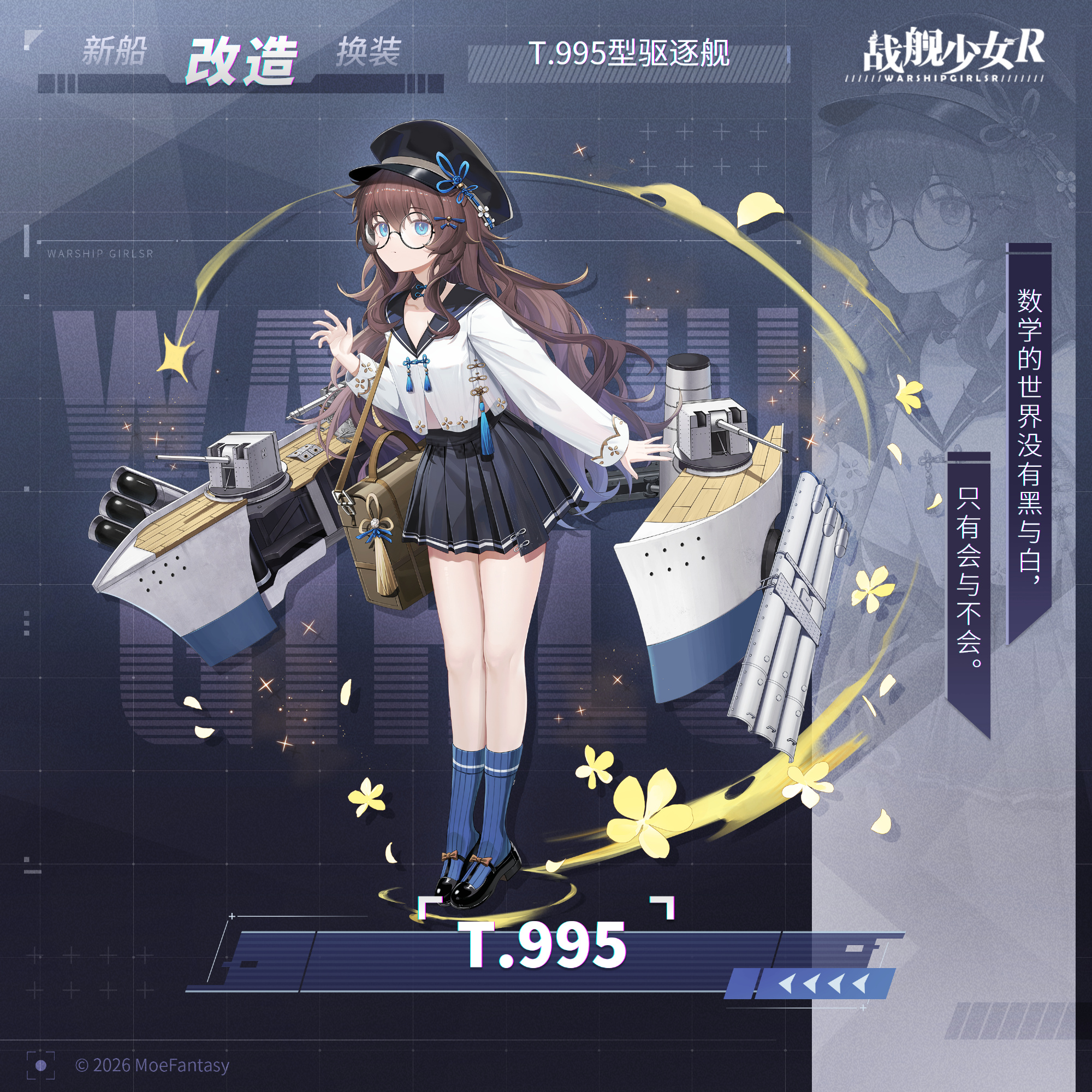
Task: Open the 换装 tab
Action: (x=369, y=52)
